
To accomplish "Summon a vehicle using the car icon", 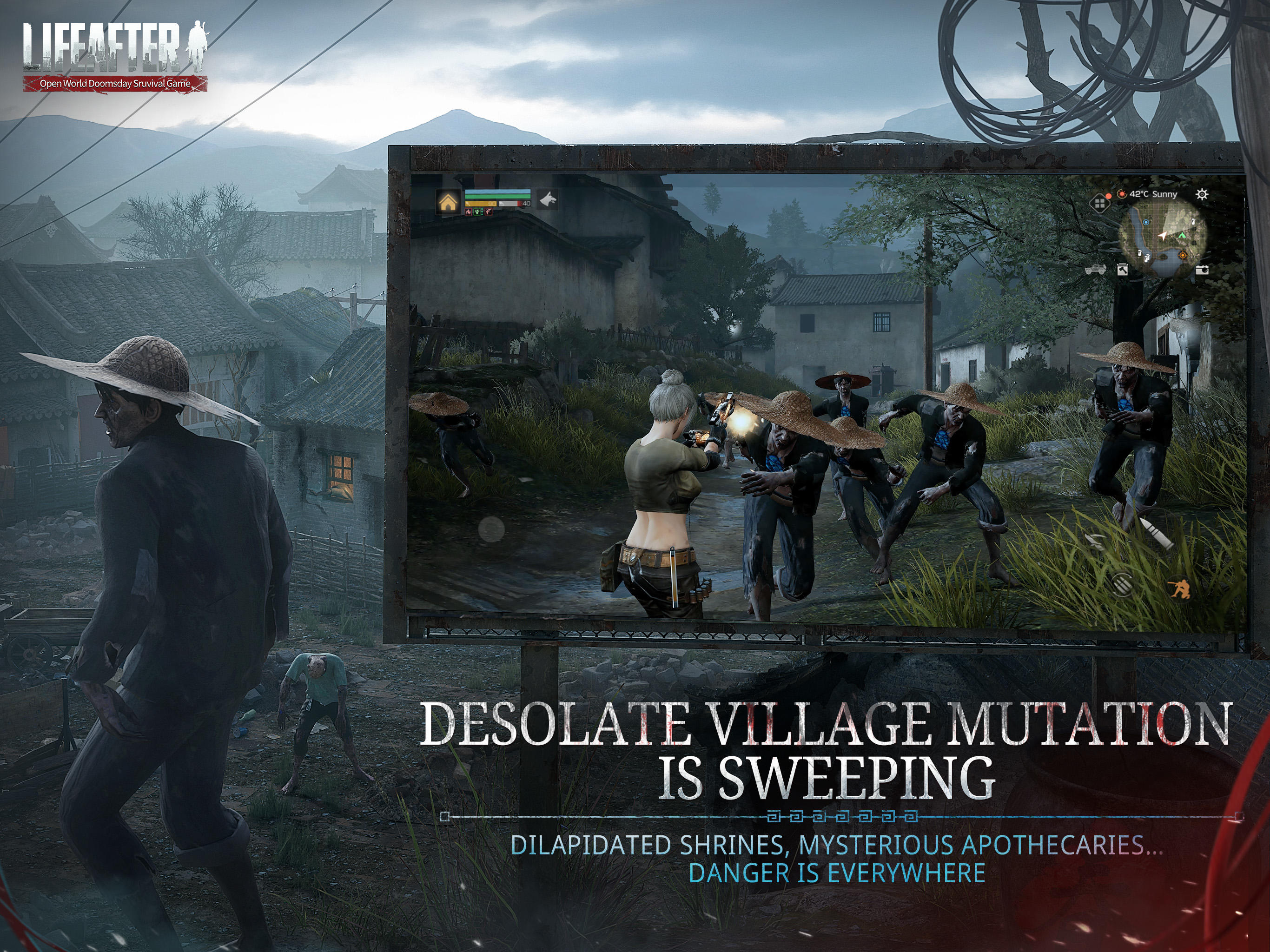I will (1096, 271).
